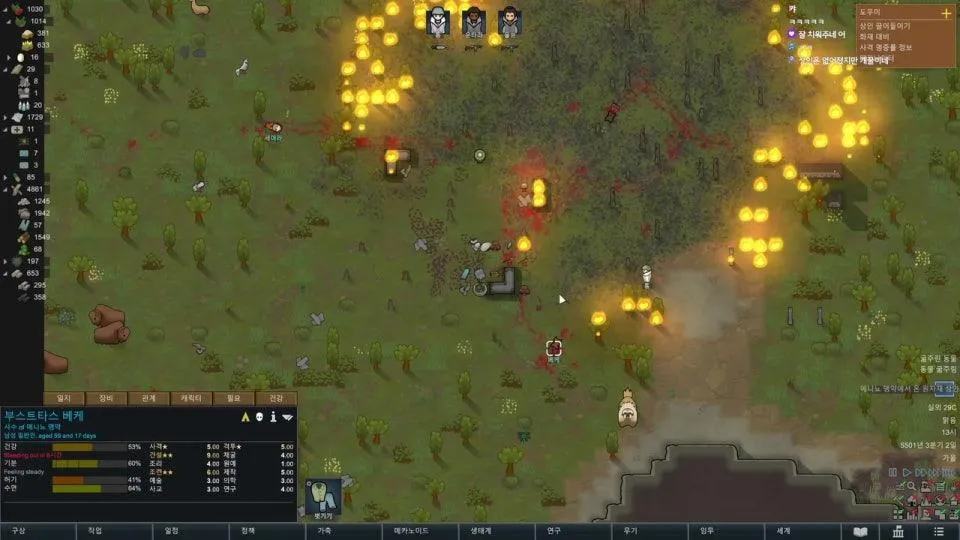
Task: Click the 벗기기 strip clothing button
Action: (323, 497)
